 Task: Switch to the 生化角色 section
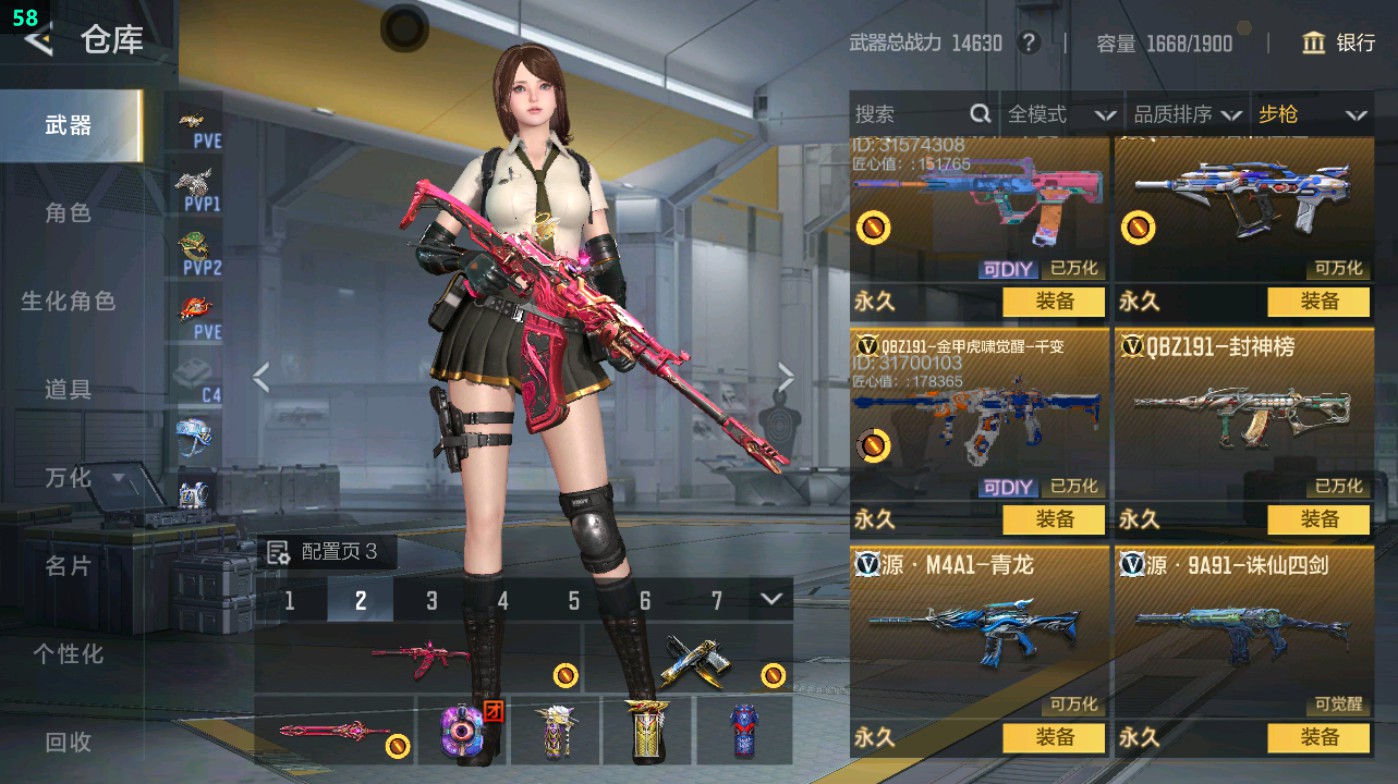click(68, 301)
